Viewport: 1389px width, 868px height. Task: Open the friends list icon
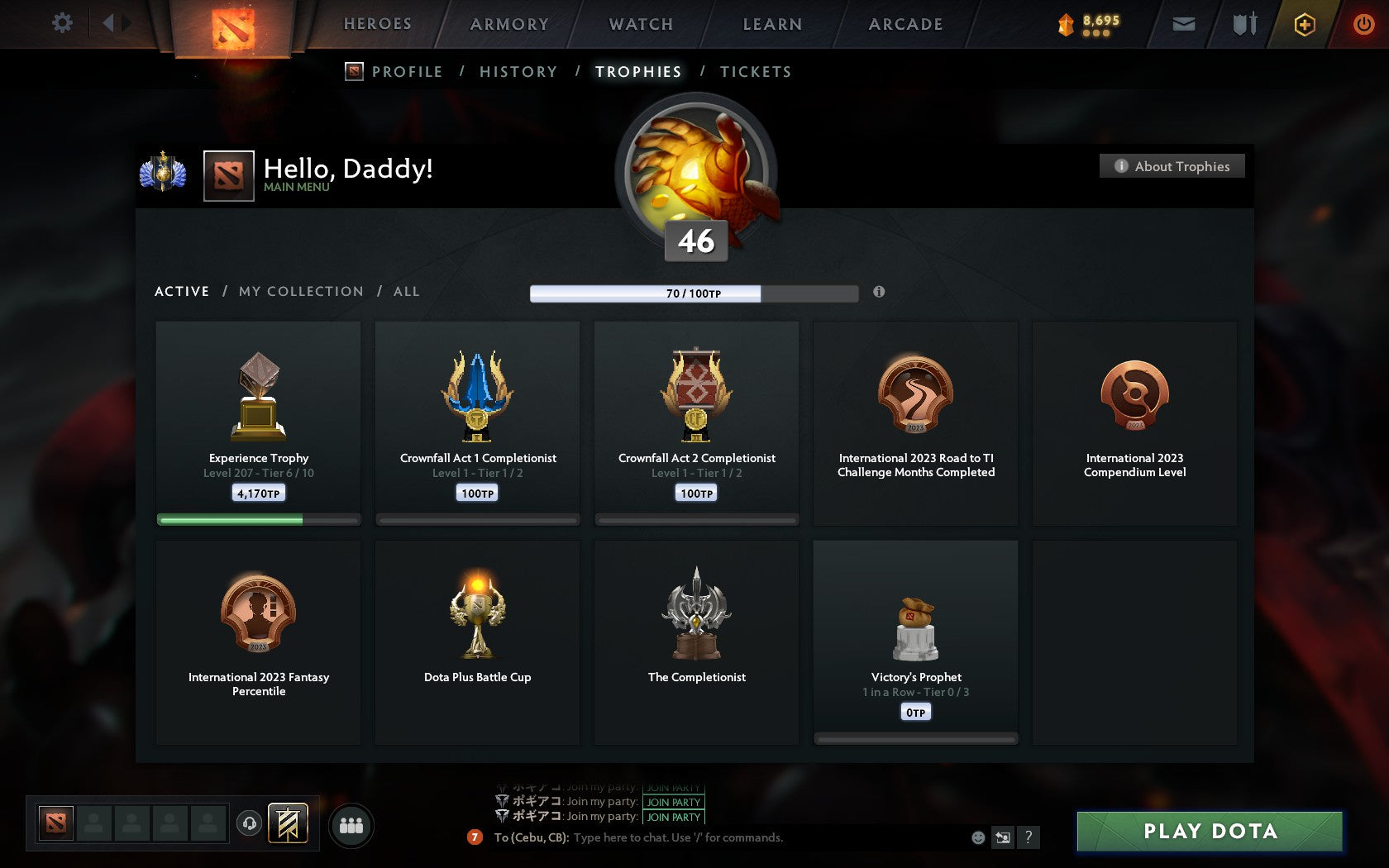pyautogui.click(x=351, y=824)
